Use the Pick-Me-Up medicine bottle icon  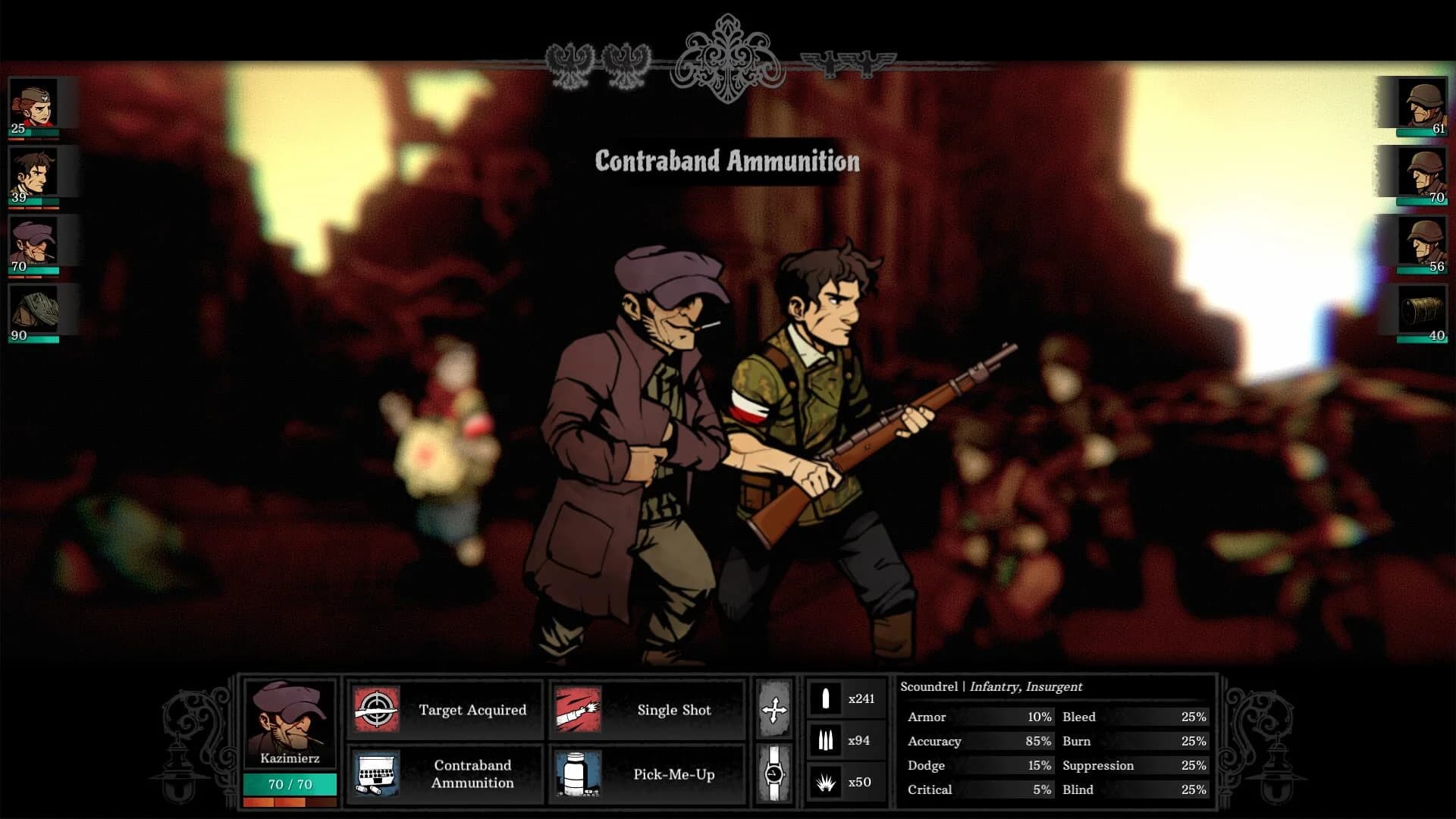tap(579, 775)
